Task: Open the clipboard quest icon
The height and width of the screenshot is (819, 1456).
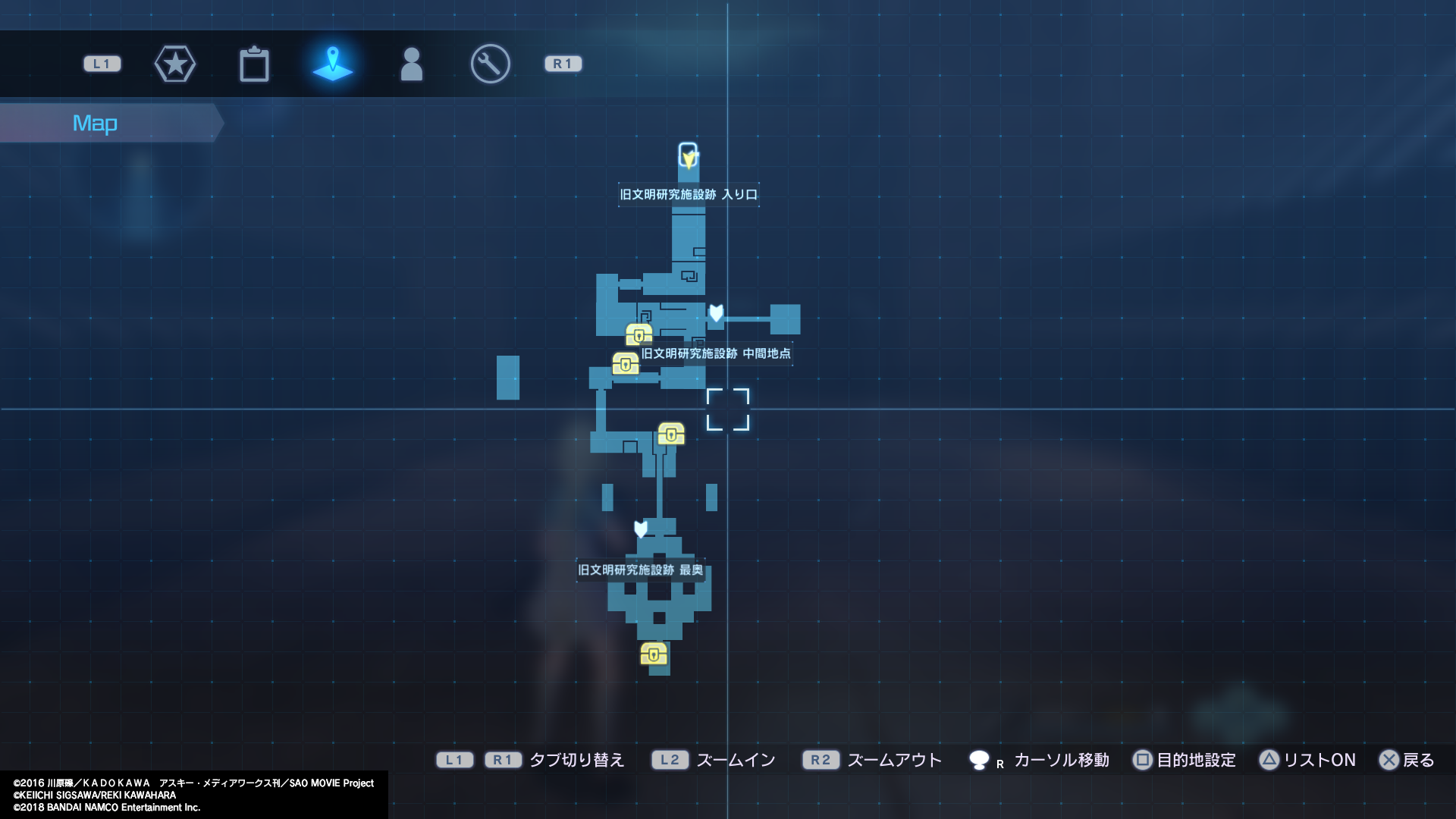Action: coord(255,64)
